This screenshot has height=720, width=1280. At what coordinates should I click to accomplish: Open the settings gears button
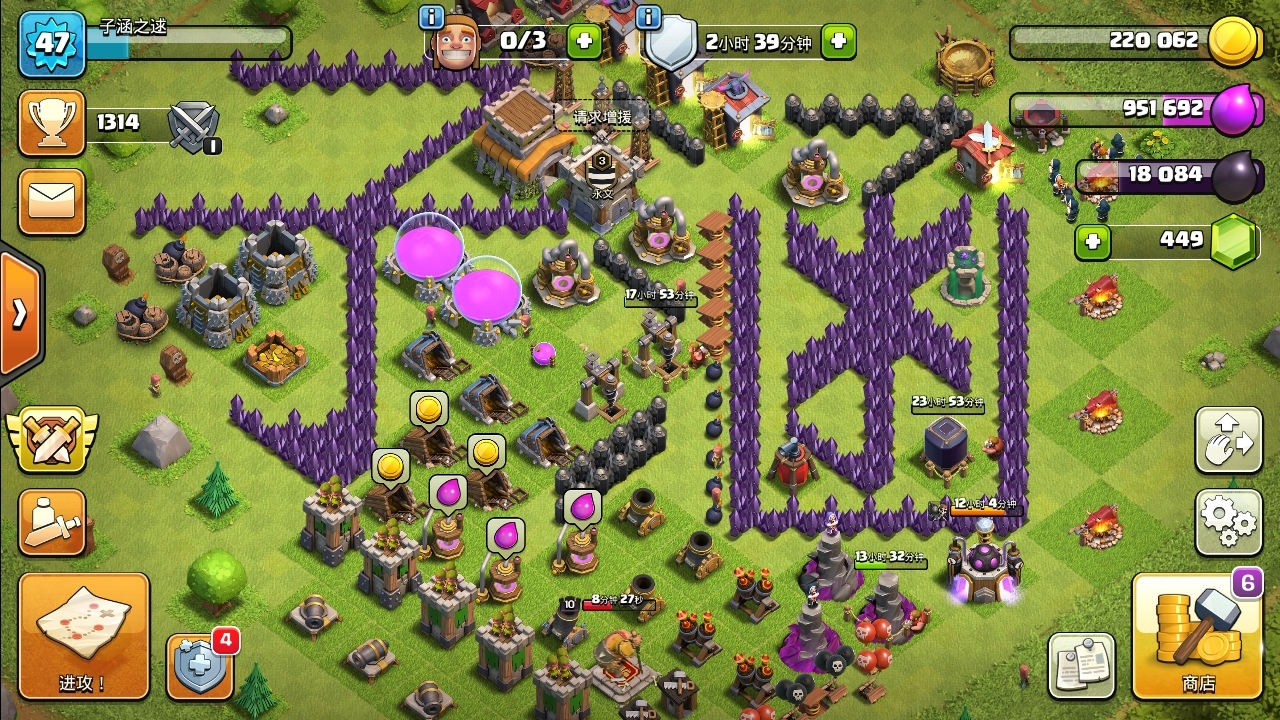click(x=1228, y=521)
